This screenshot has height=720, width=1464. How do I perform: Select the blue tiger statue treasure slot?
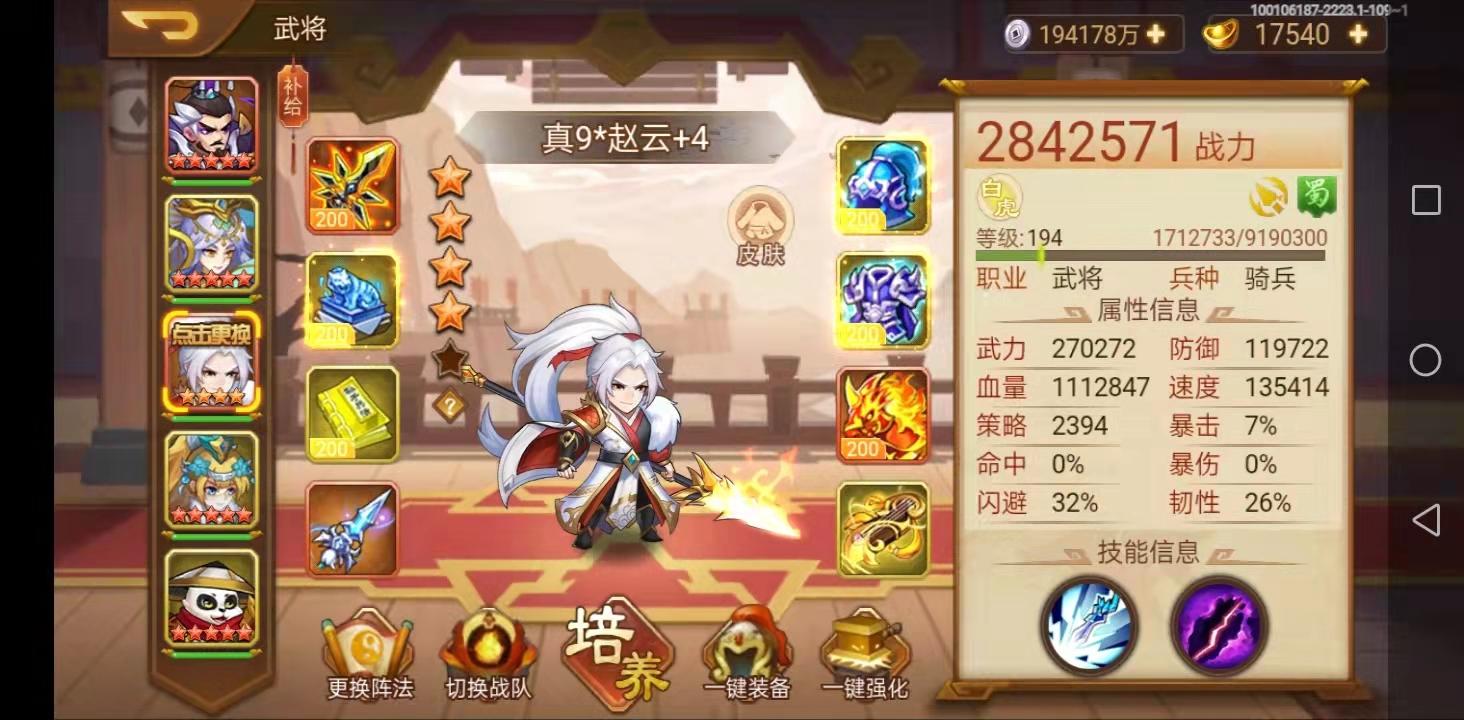pyautogui.click(x=352, y=300)
